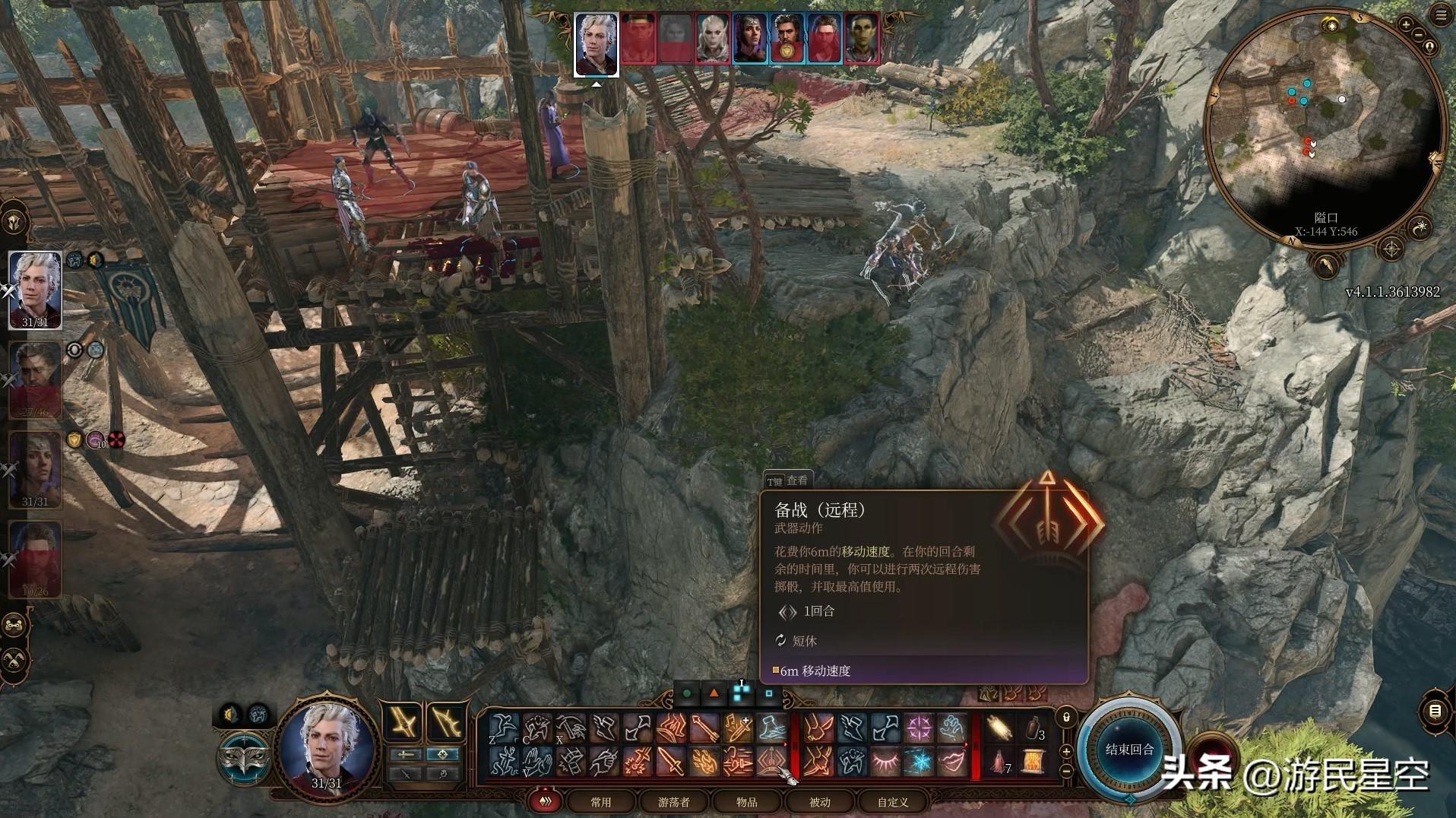Image resolution: width=1456 pixels, height=818 pixels.
Task: Open the minimap to view area map
Action: (1325, 129)
